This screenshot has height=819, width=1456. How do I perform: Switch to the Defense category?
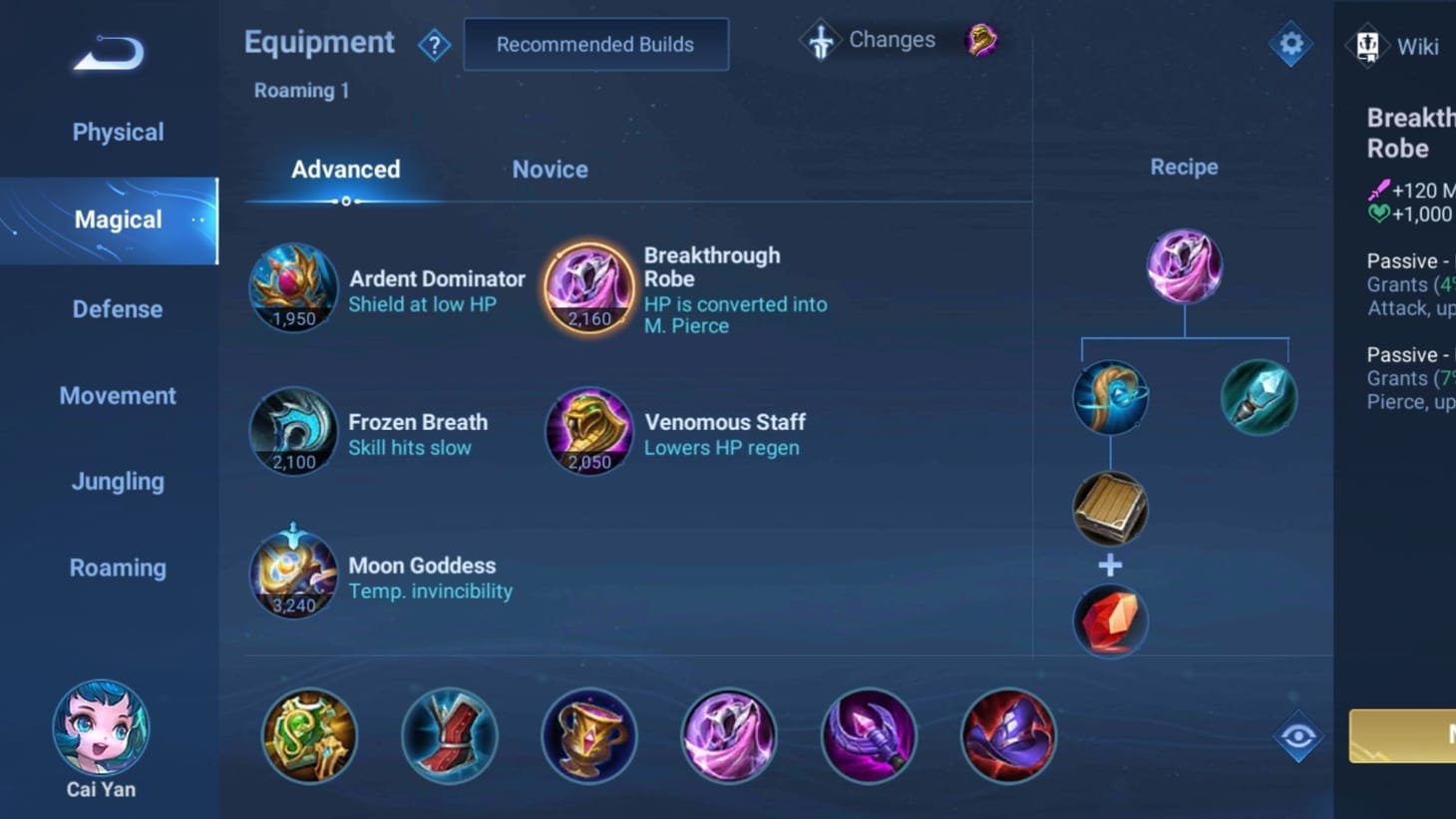tap(118, 309)
